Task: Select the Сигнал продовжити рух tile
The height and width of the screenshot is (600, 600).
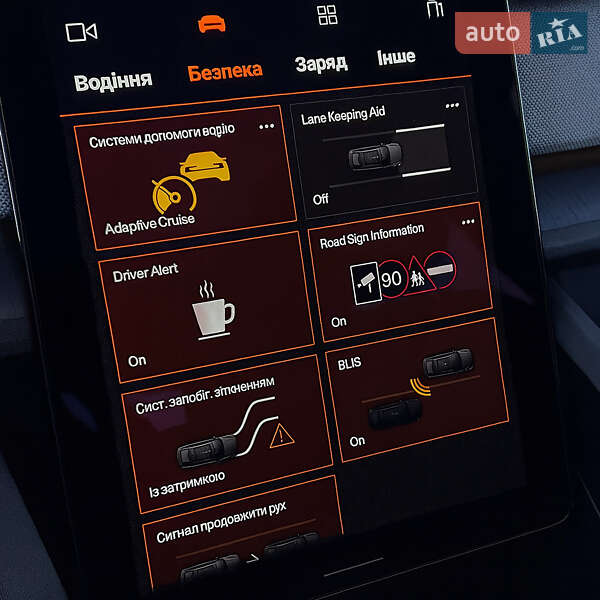Action: [240, 540]
